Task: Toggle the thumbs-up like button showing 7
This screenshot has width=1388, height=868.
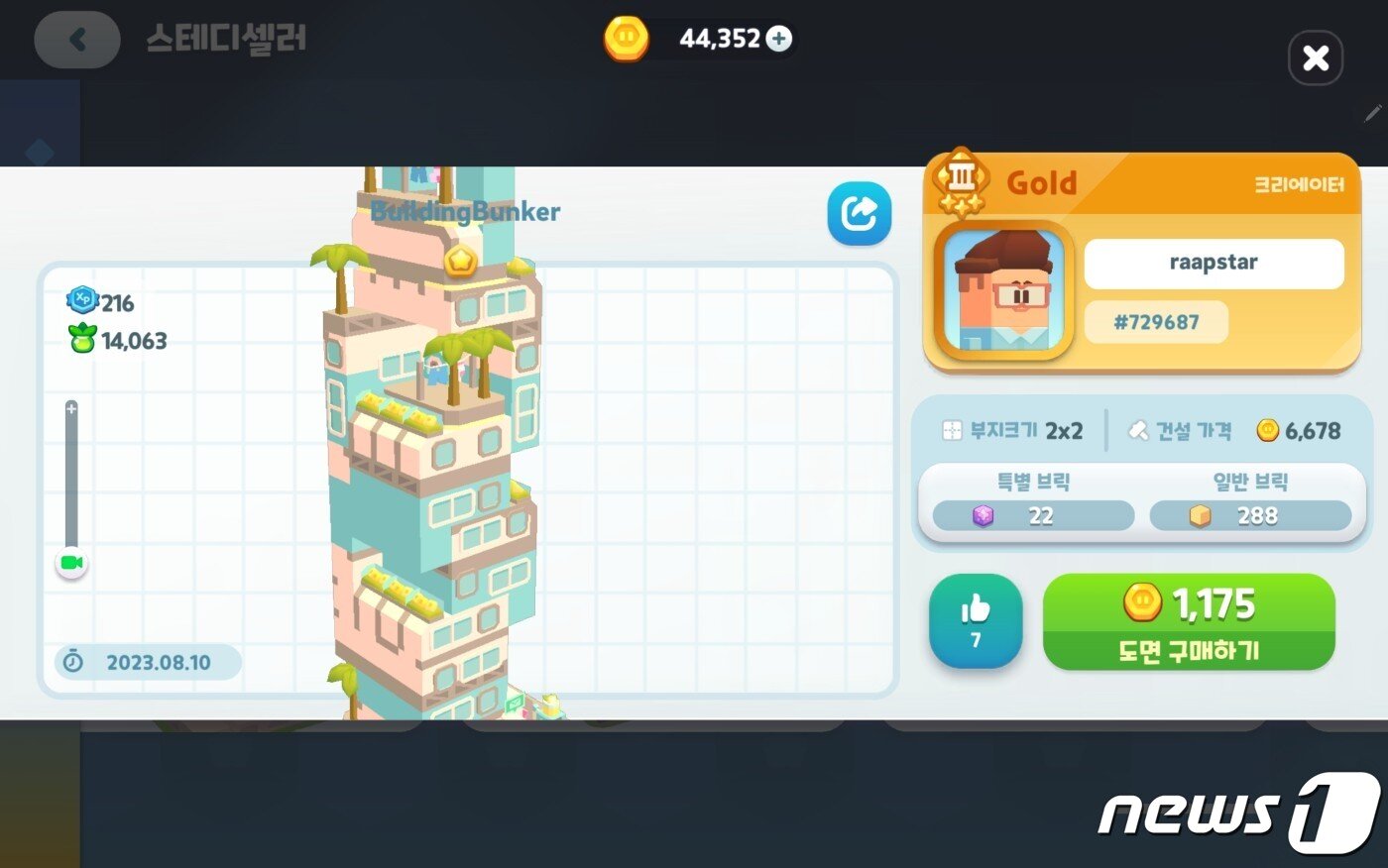Action: click(x=975, y=621)
